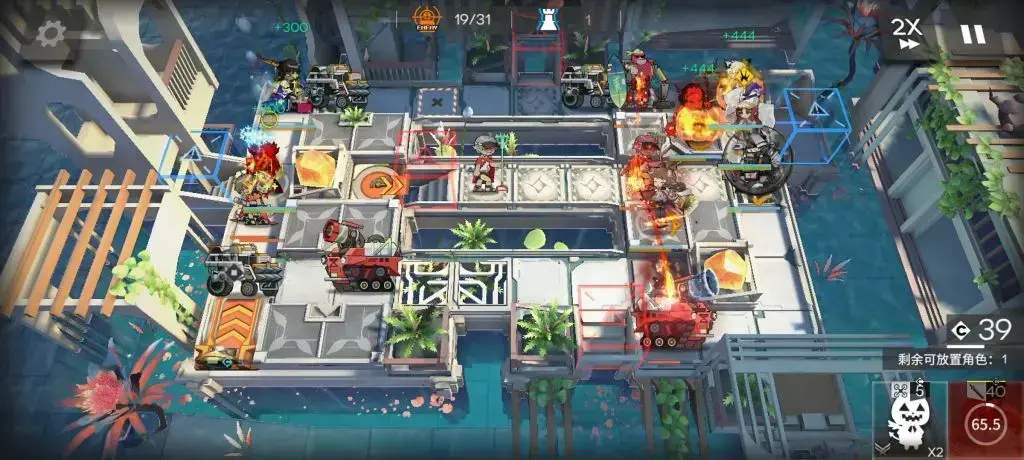Screen dimensions: 1024x460
Task: Pause the battle
Action: 972,34
